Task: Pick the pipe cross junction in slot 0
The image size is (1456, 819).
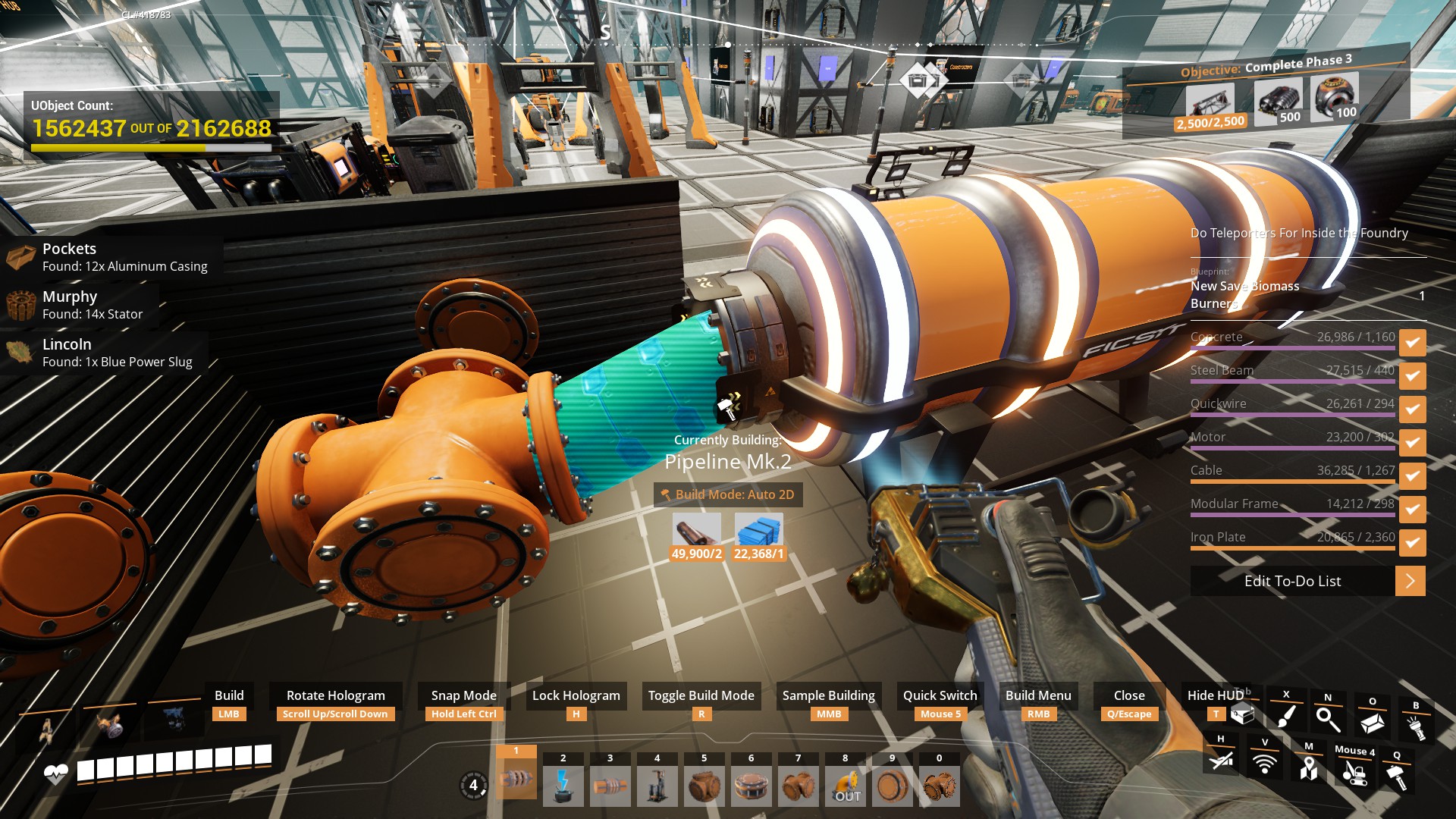Action: click(x=940, y=785)
